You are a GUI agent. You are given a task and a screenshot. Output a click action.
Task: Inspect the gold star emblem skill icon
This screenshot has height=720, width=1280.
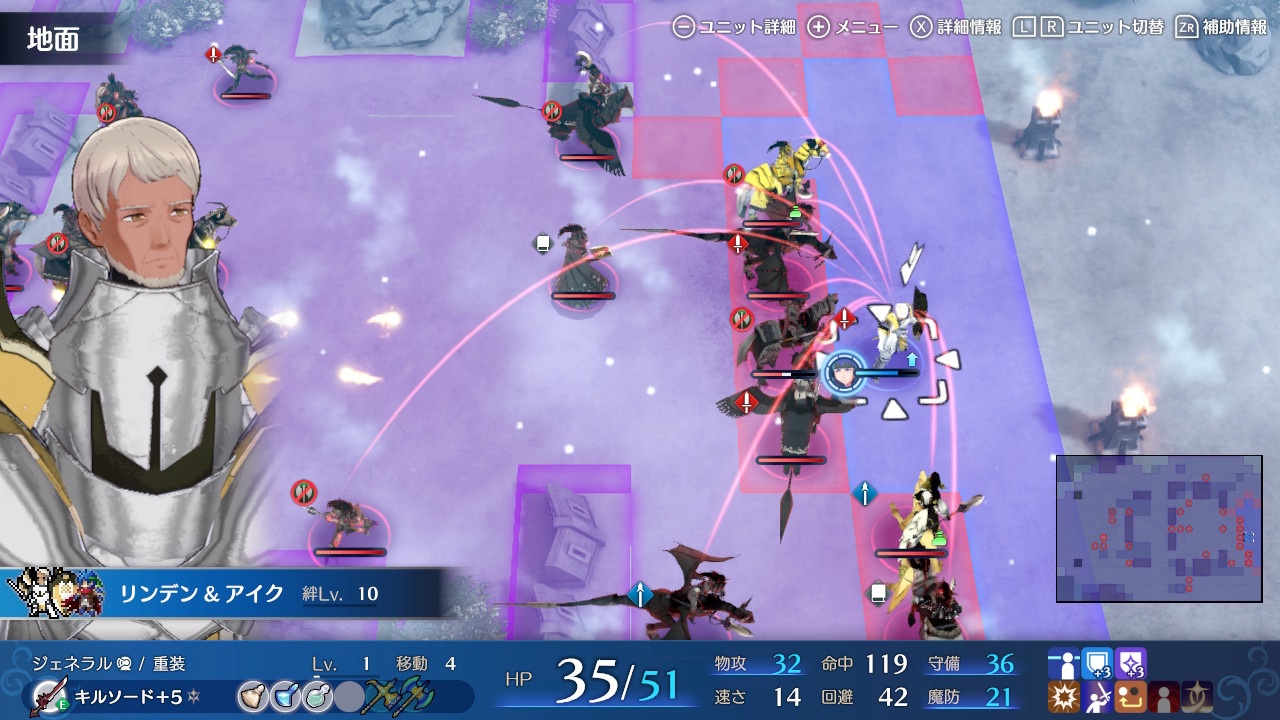[x=1199, y=697]
